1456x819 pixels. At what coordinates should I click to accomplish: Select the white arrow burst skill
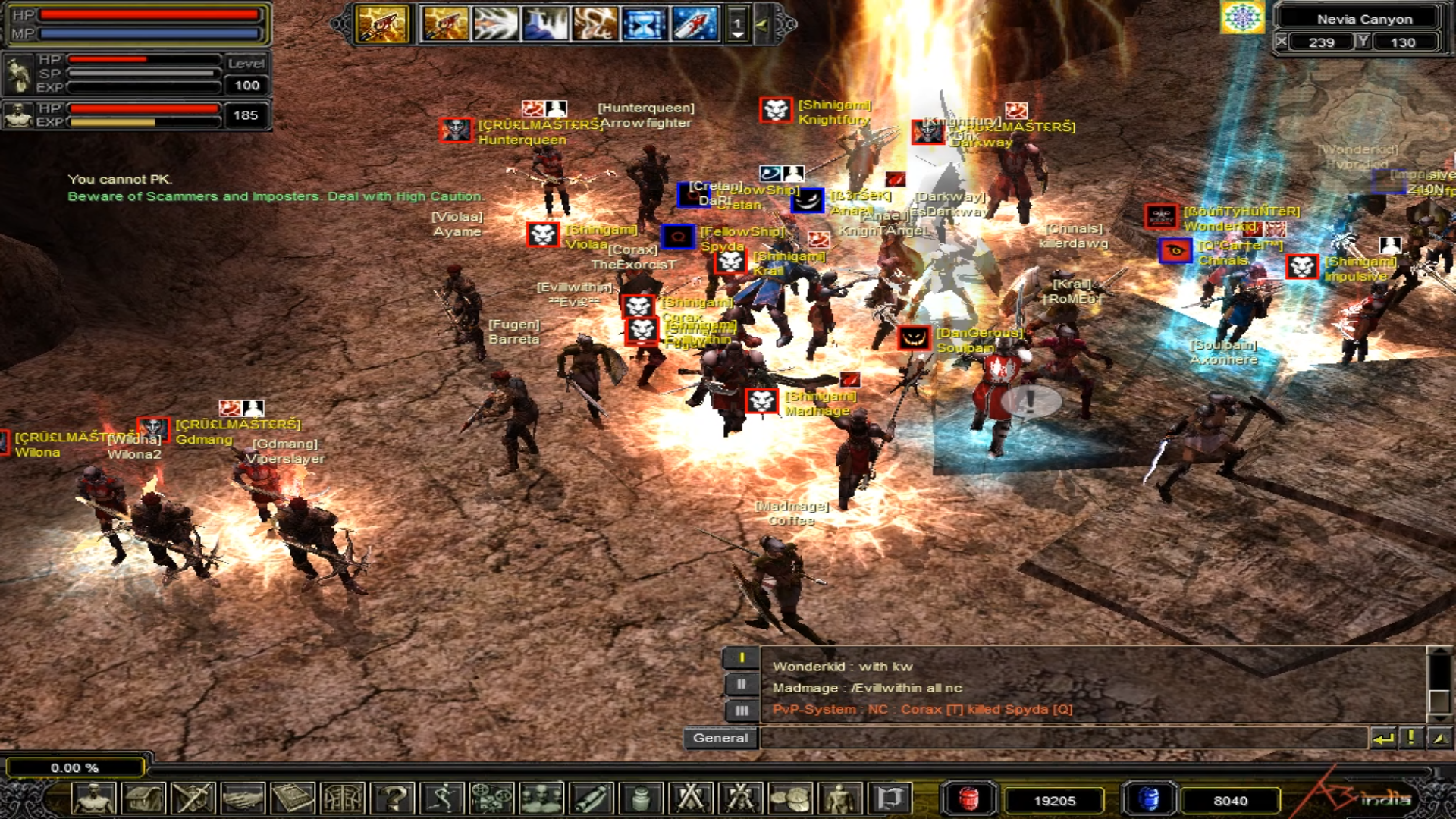[494, 24]
